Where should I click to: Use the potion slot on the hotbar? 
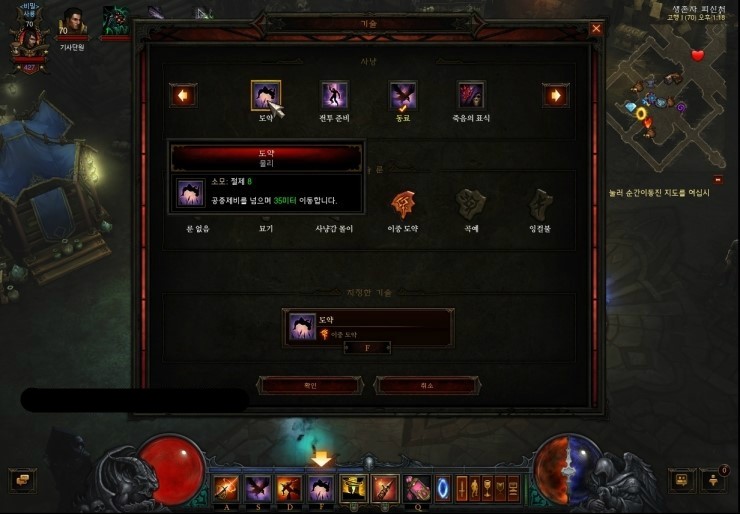pos(416,488)
